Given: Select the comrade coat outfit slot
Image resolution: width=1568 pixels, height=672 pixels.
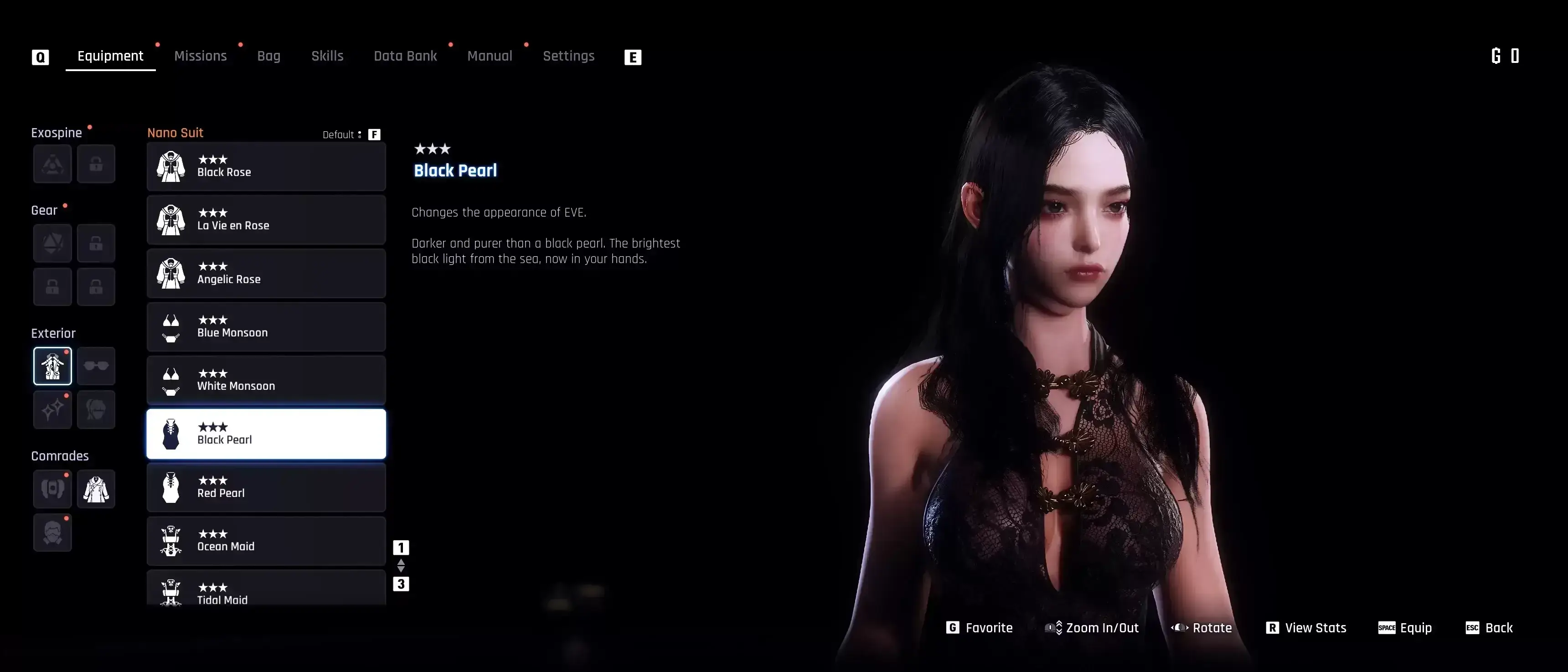Looking at the screenshot, I should (x=96, y=489).
